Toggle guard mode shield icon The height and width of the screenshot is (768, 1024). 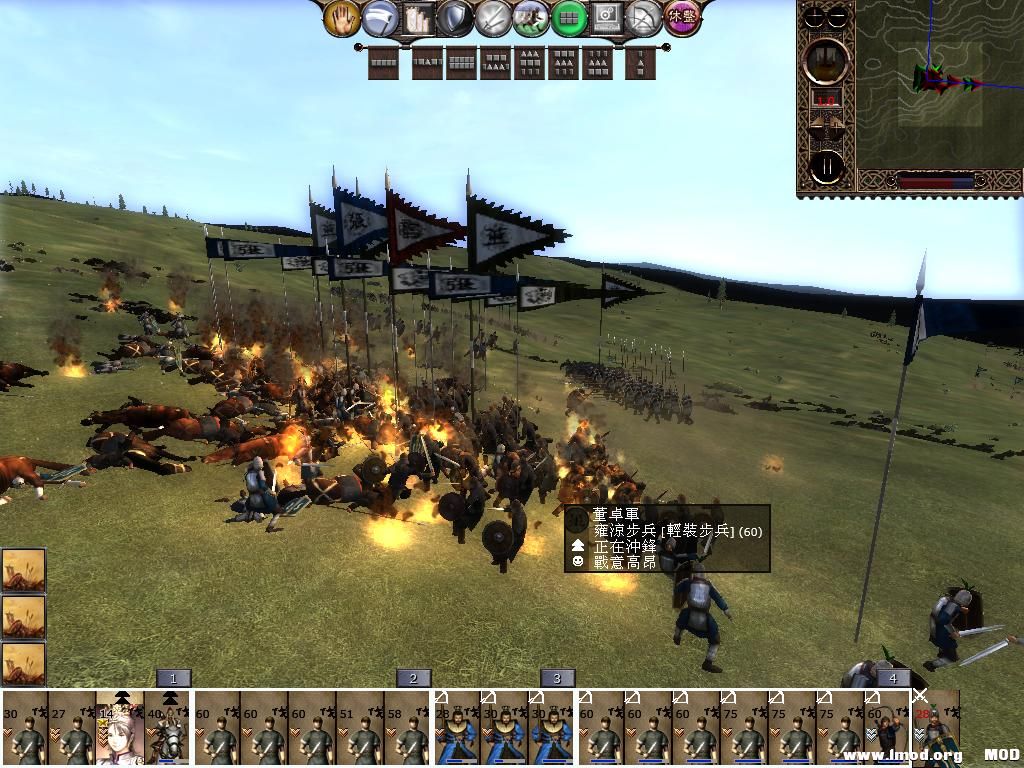pos(453,17)
